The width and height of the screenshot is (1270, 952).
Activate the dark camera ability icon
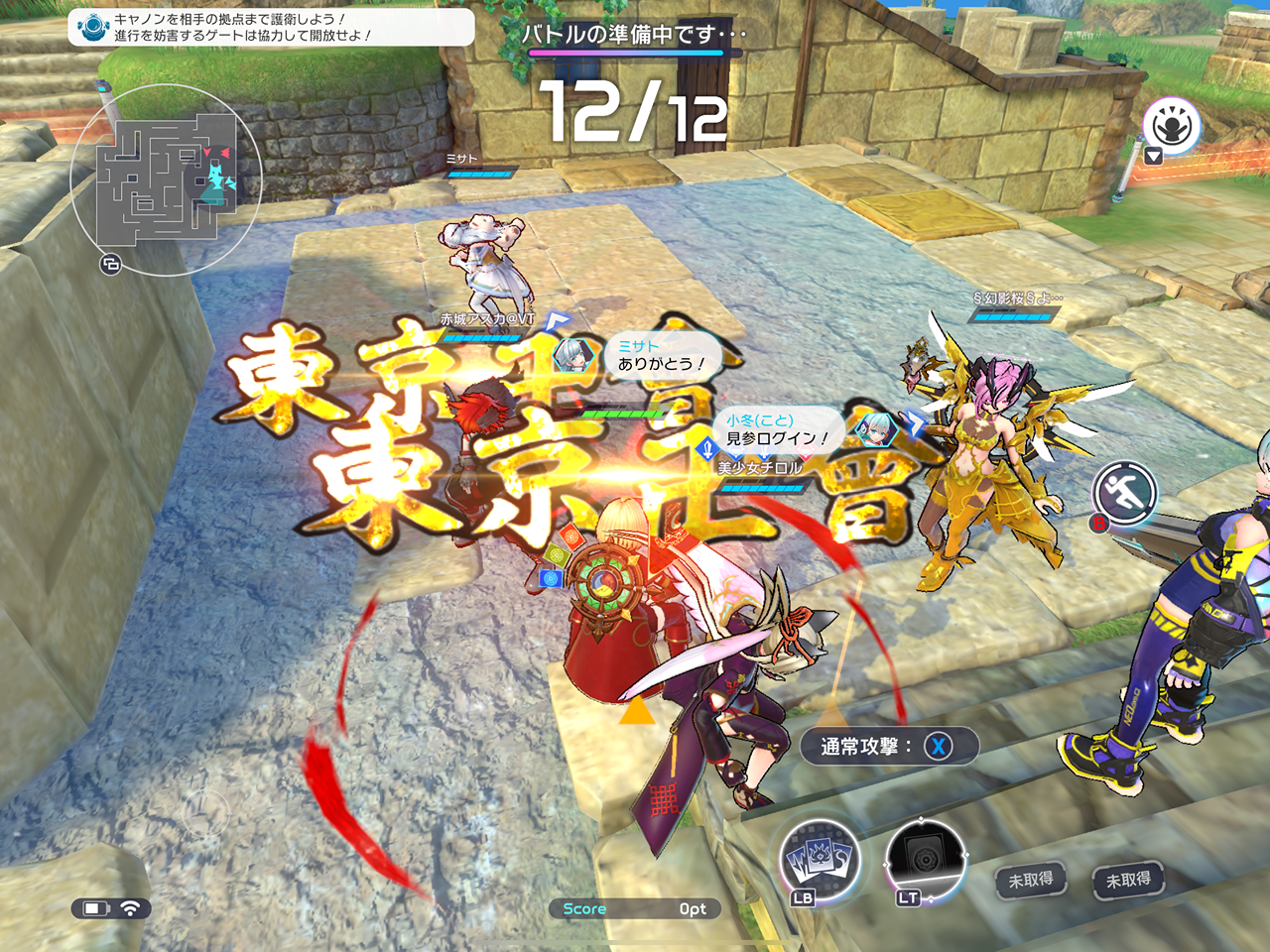coord(925,859)
